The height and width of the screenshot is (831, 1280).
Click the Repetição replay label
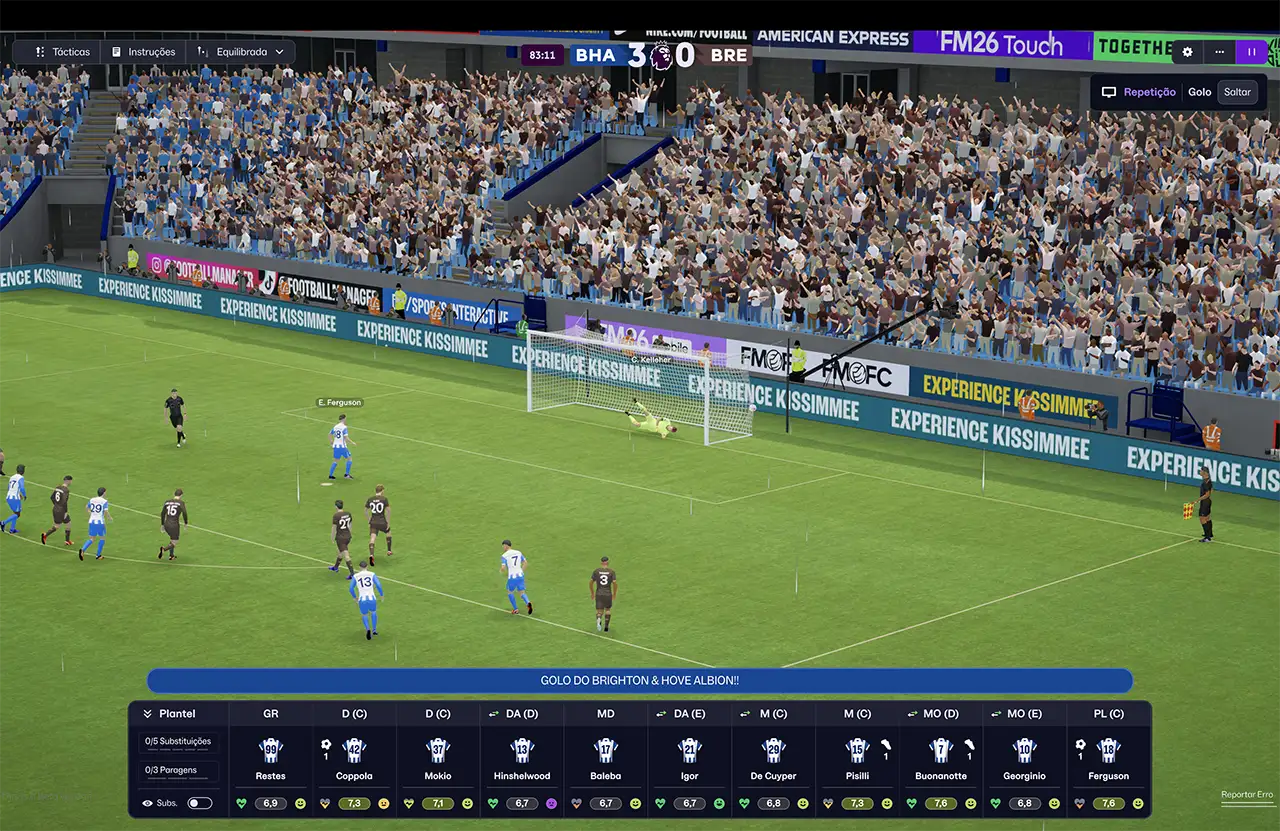coord(1149,92)
